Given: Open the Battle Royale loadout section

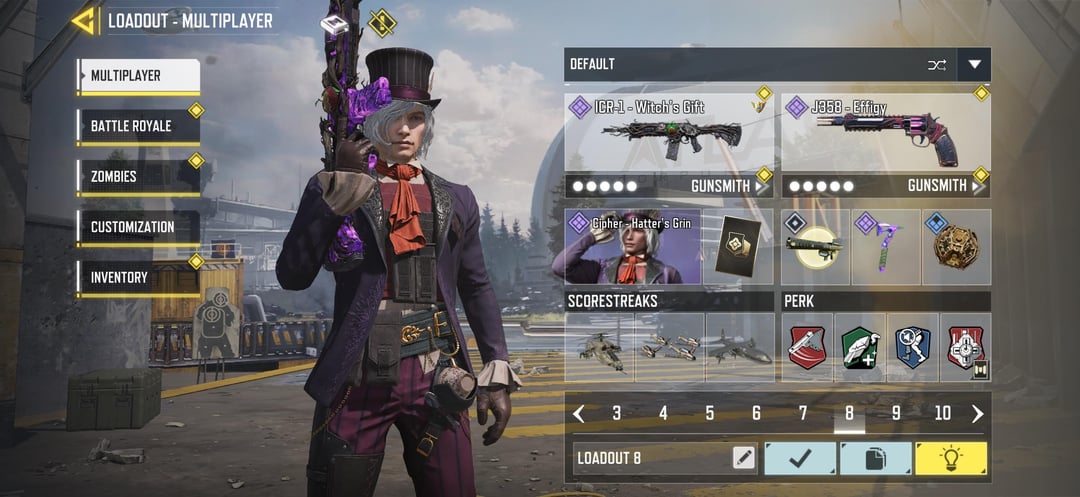Looking at the screenshot, I should tap(139, 127).
